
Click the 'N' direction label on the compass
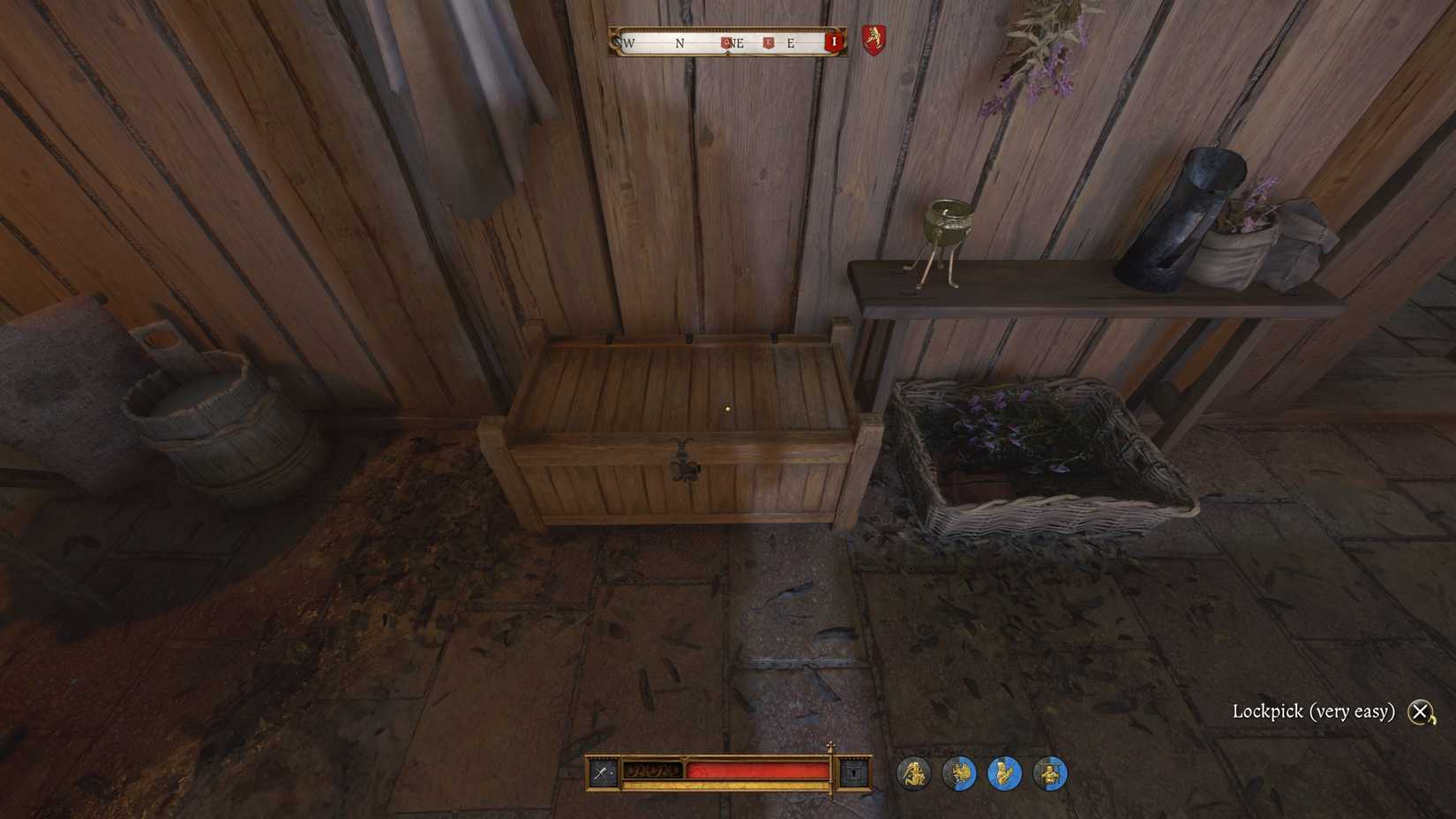(x=679, y=42)
